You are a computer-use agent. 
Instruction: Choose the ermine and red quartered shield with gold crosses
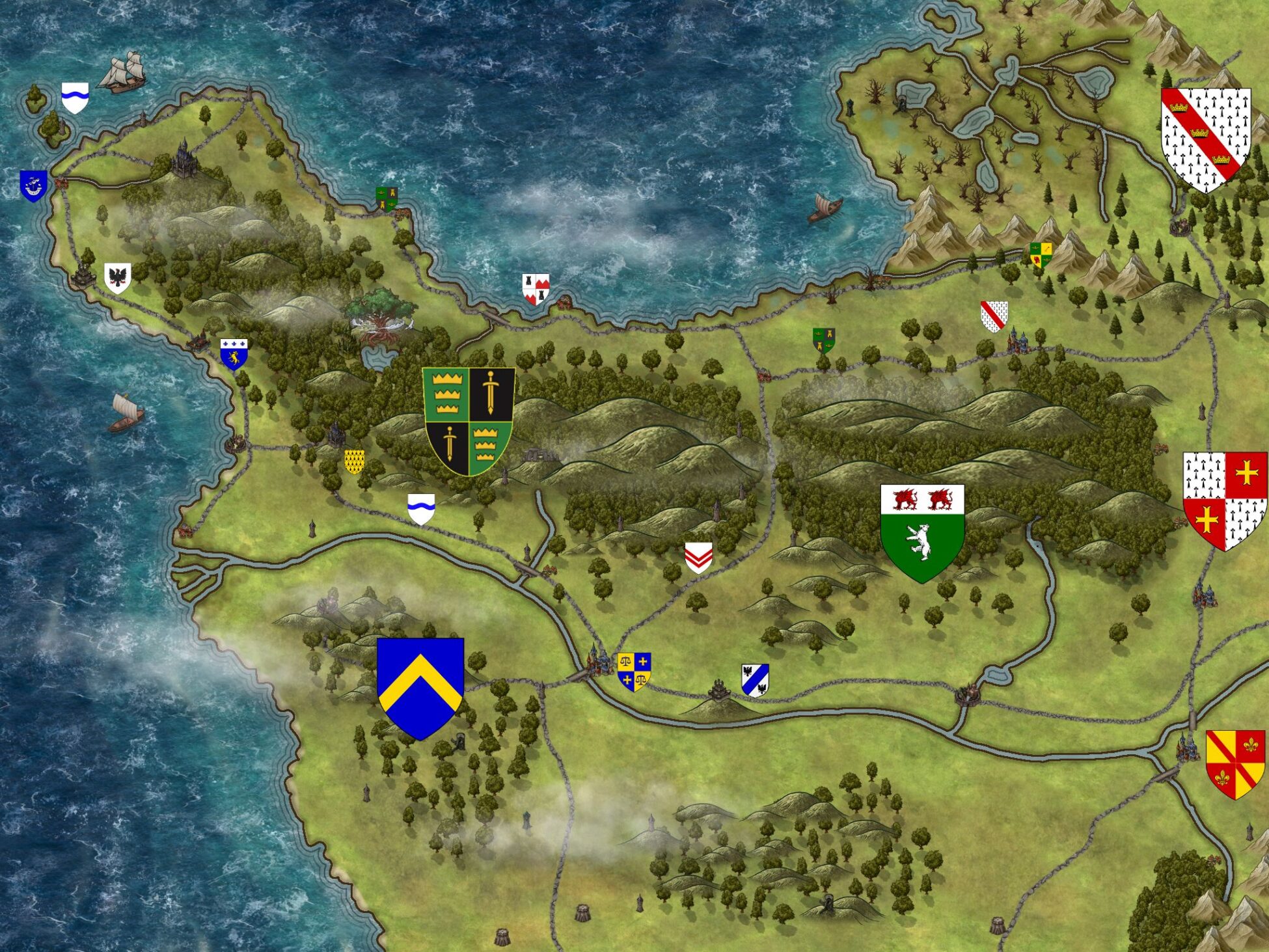(1225, 500)
